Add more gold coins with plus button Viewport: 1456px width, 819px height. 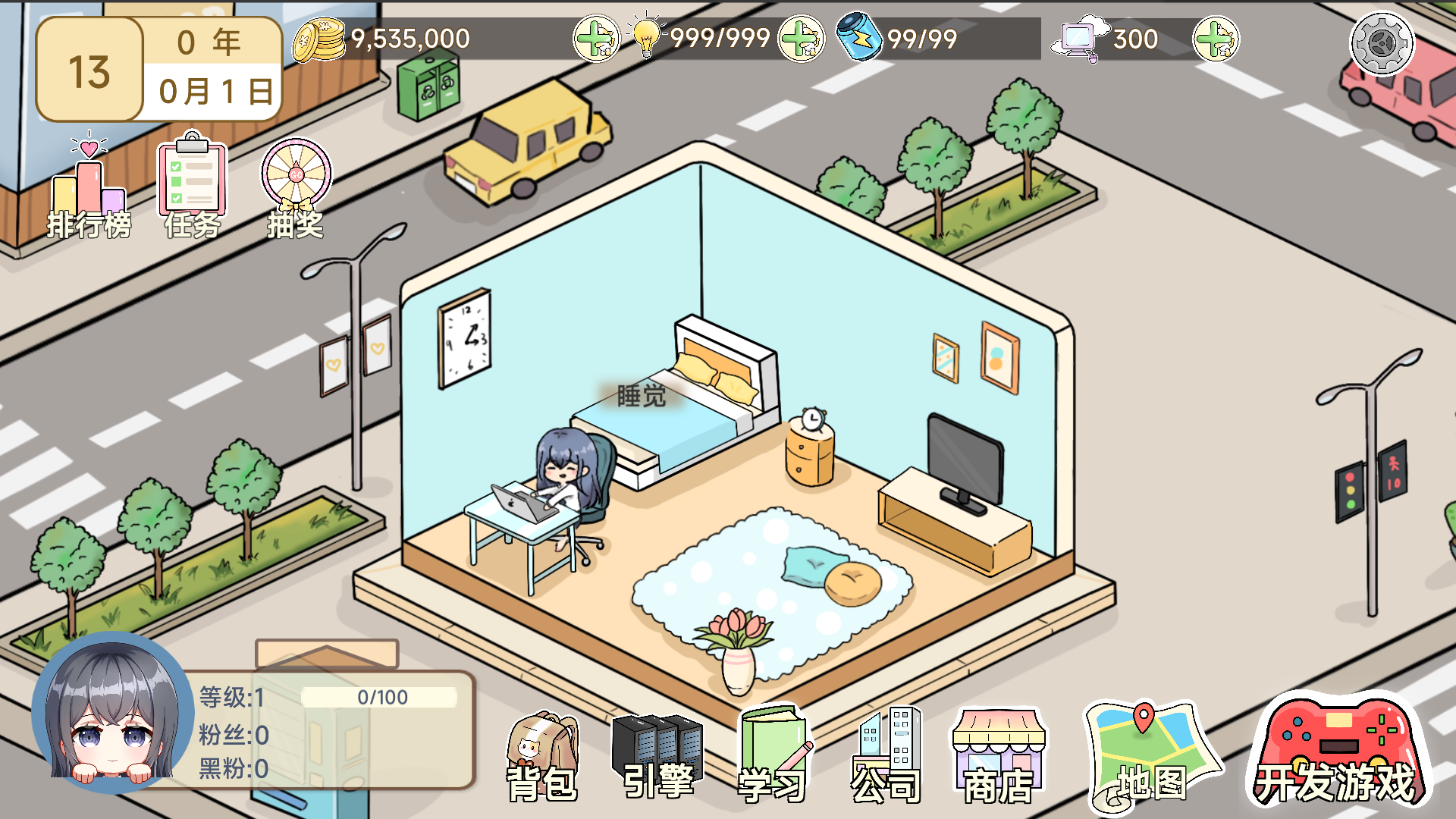(596, 39)
